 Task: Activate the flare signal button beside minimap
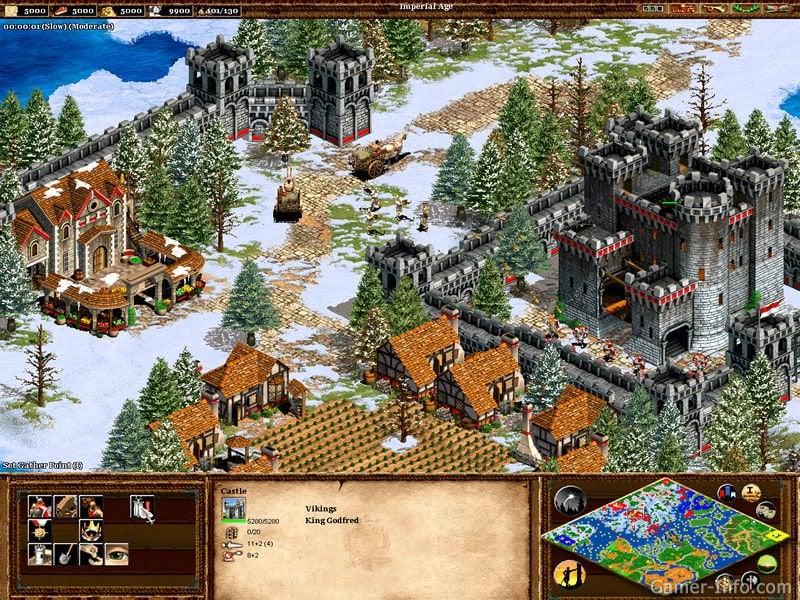(569, 500)
